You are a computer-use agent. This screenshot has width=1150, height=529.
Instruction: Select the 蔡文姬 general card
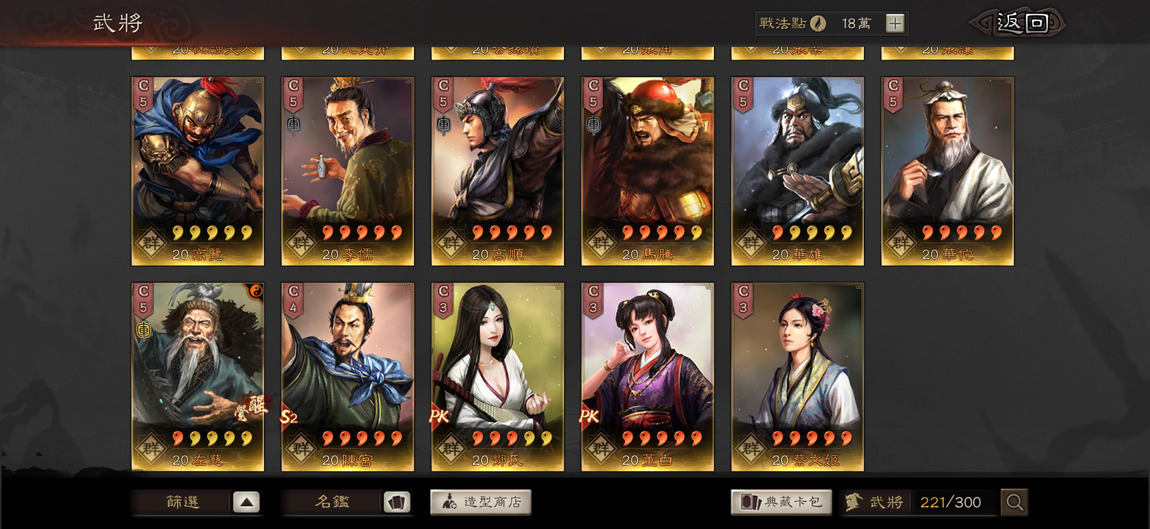(798, 376)
